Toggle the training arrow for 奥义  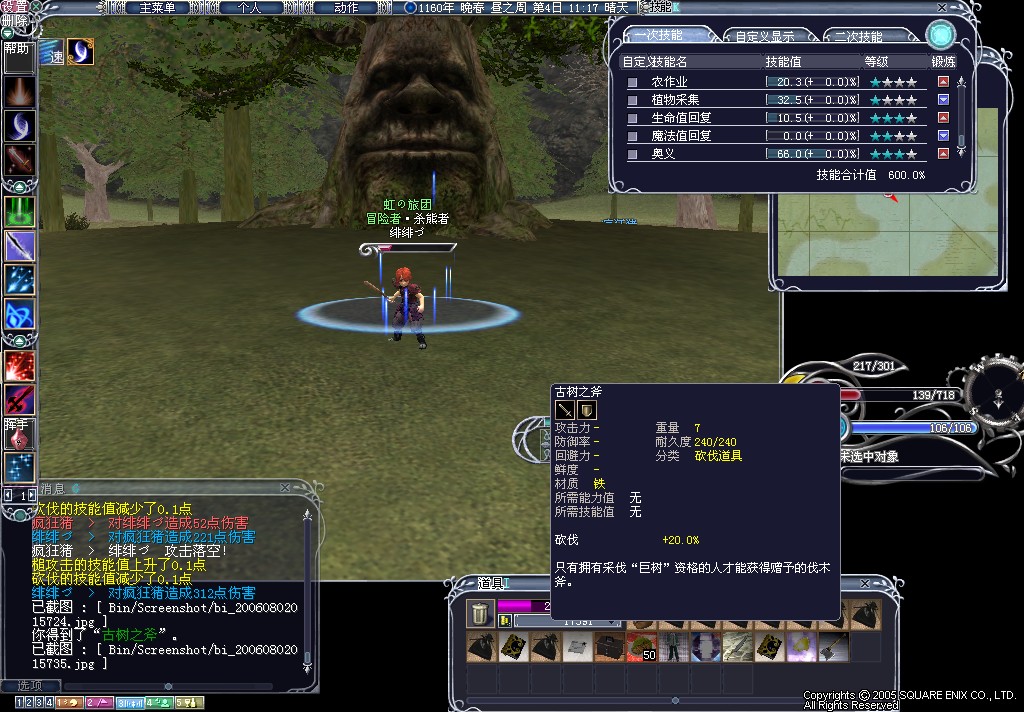point(944,154)
